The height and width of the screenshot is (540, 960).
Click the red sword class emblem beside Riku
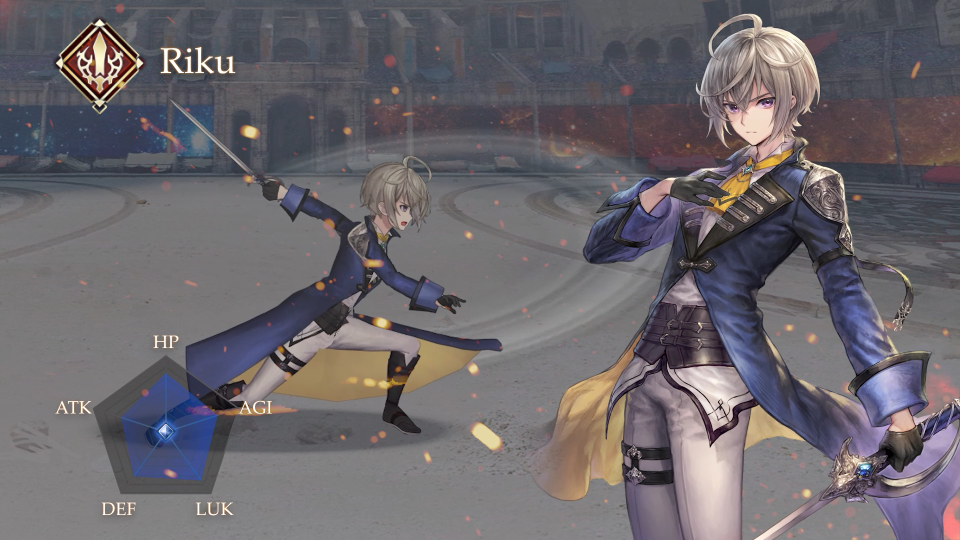(x=99, y=63)
